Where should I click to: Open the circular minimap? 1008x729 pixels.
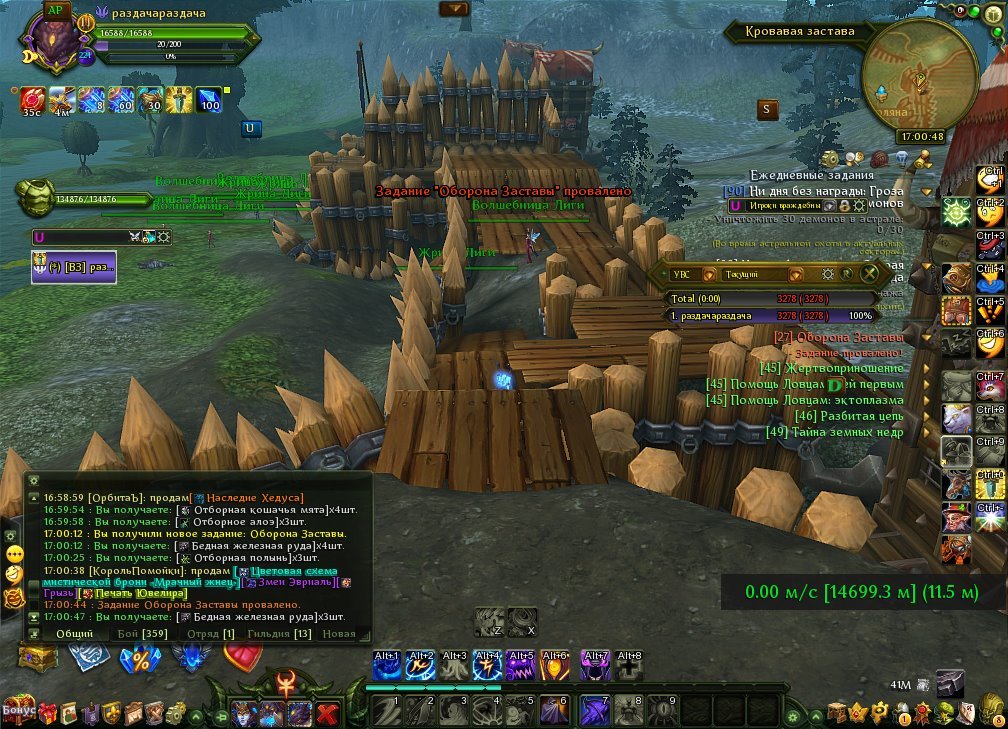click(x=918, y=77)
